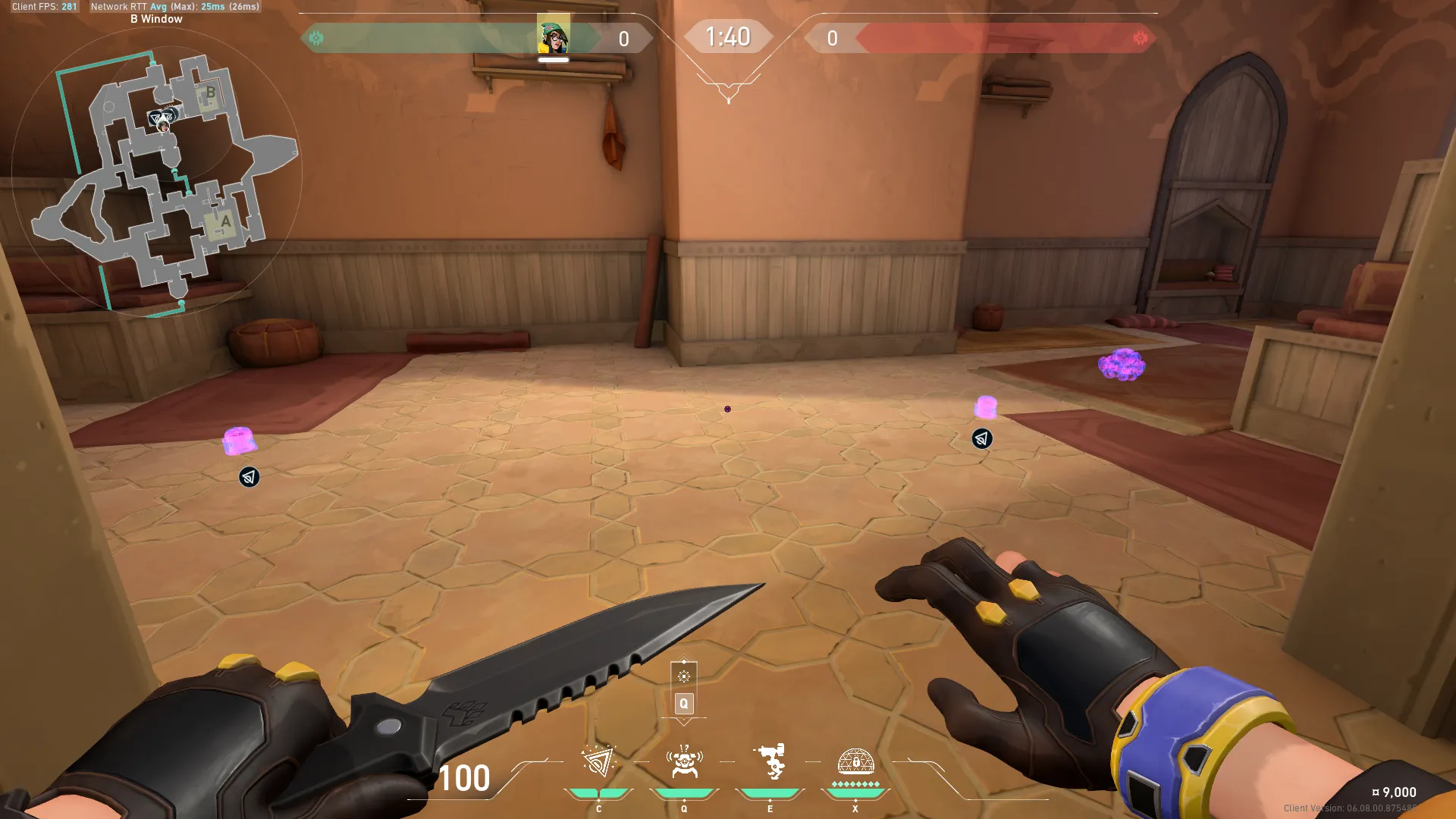Click the red team emblem icon
This screenshot has width=1456, height=819.
click(1140, 38)
